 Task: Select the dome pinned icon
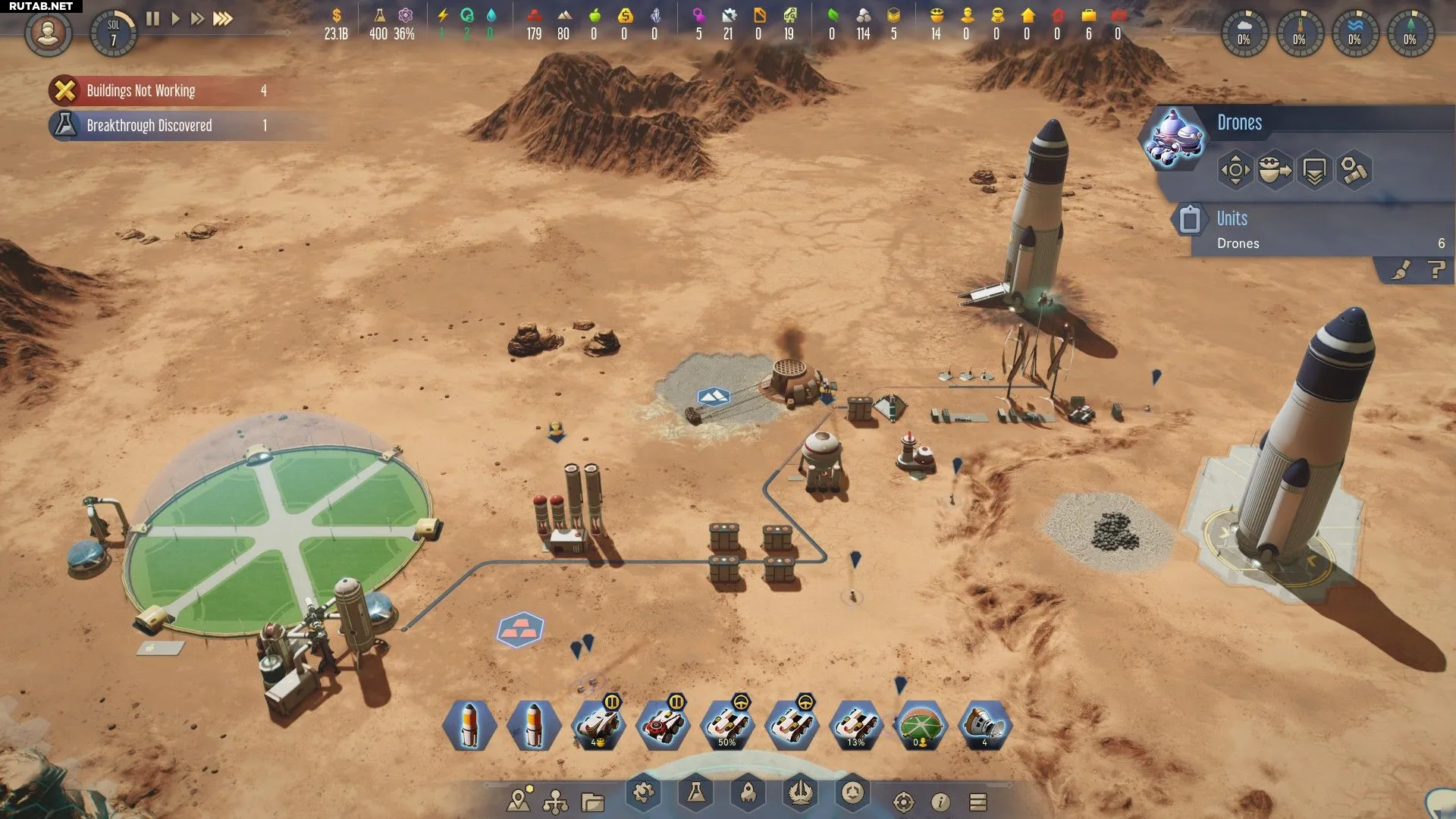(920, 726)
